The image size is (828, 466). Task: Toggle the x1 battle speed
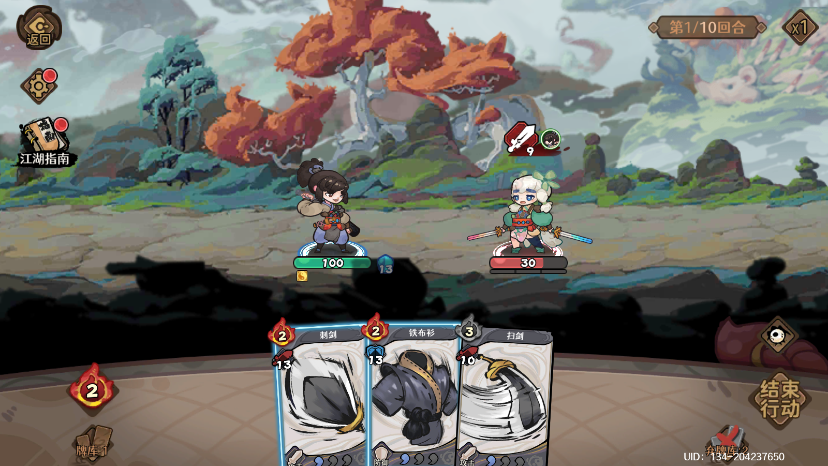tap(799, 27)
